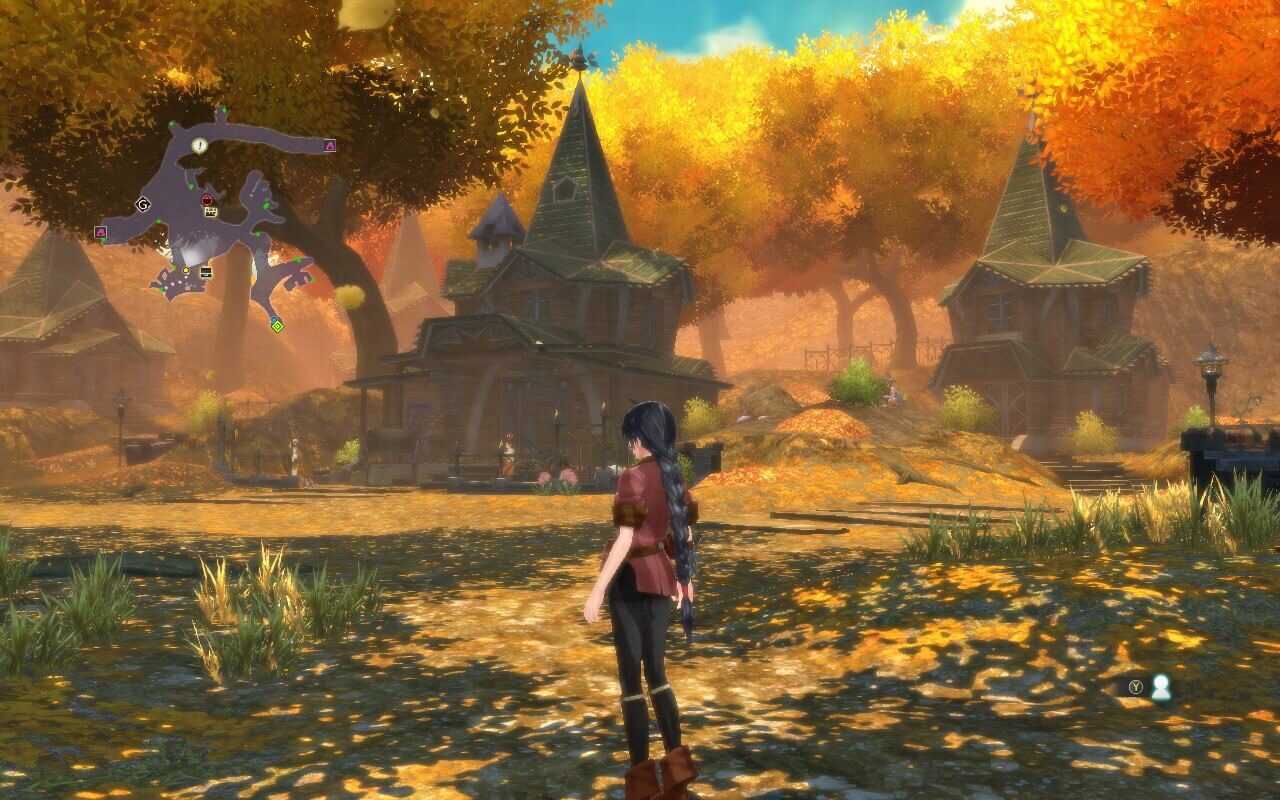Click the pink exit marker on the minimap's right edge
1280x800 pixels.
coord(329,145)
